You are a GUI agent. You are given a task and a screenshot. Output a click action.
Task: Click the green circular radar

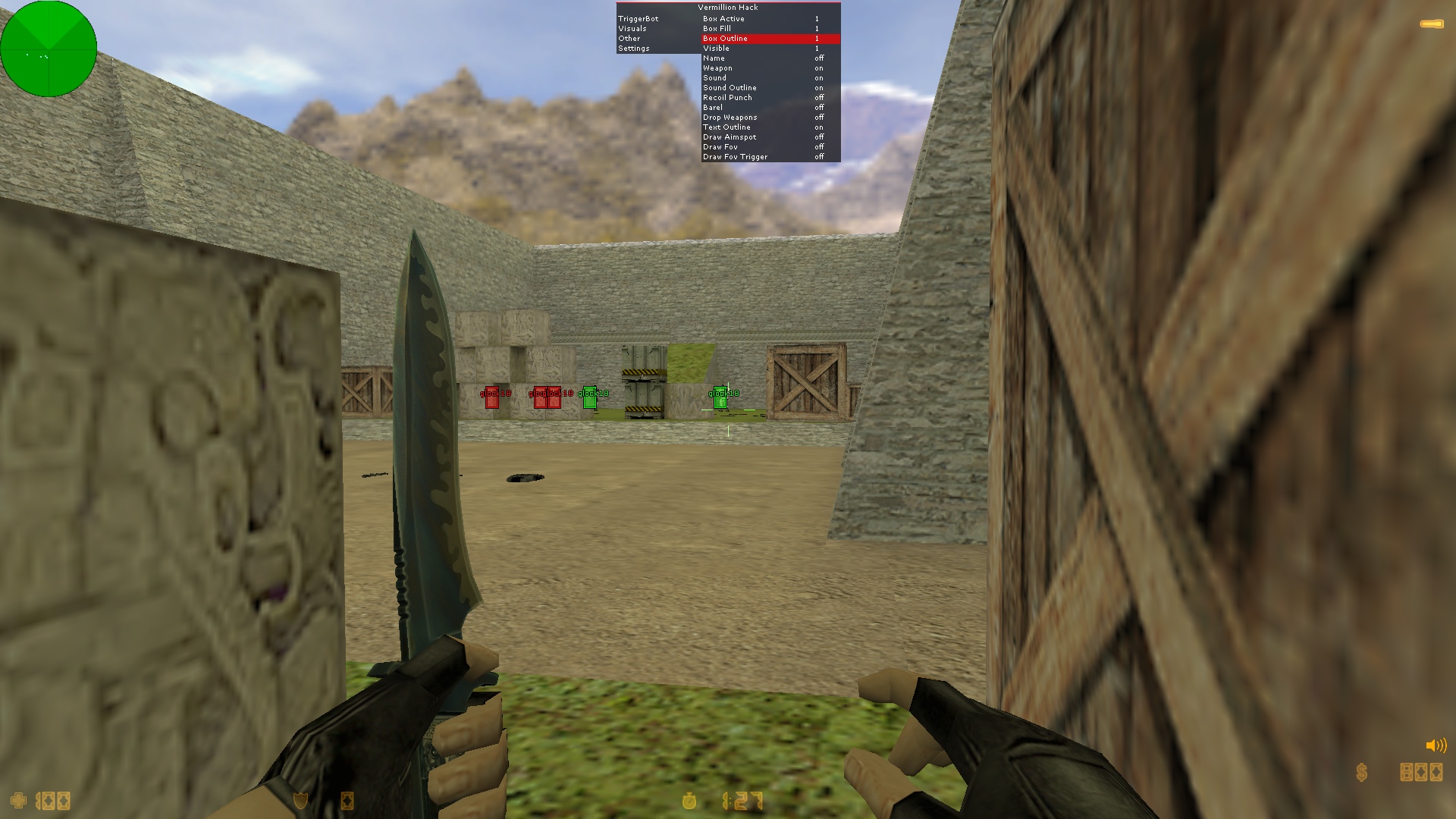[49, 49]
